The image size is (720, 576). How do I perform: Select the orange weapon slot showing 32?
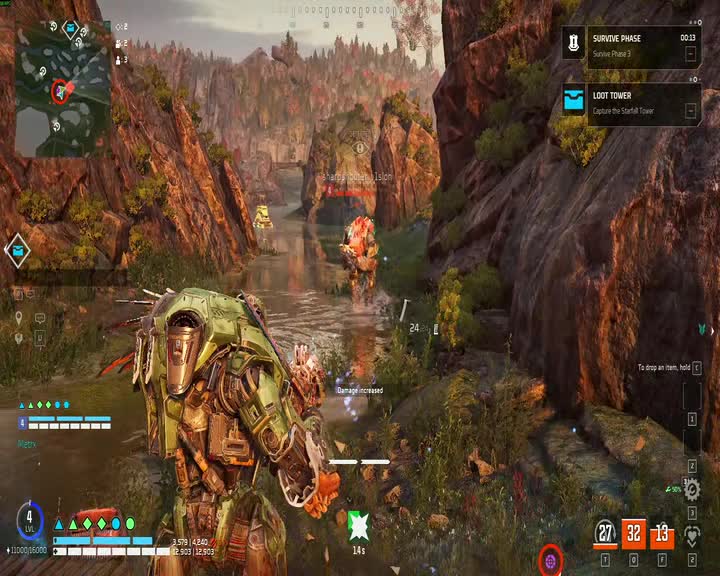(x=634, y=533)
